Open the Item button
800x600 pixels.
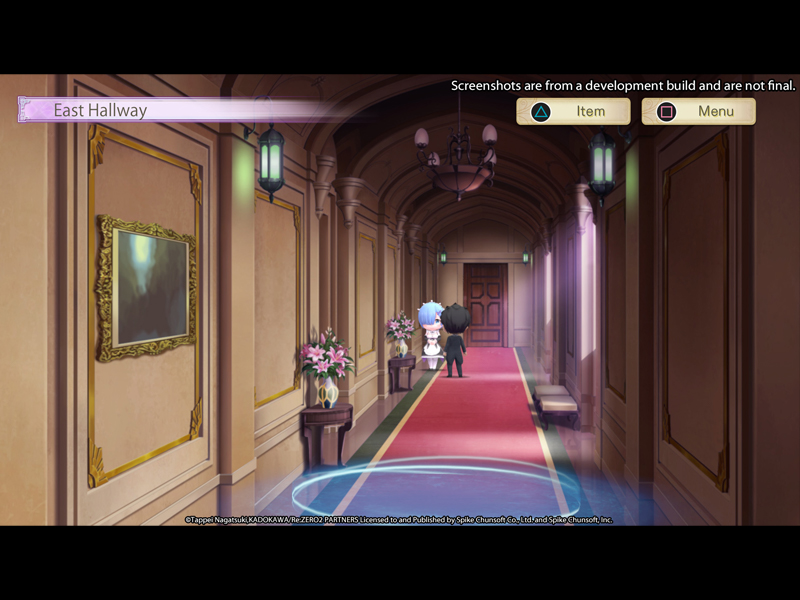[573, 111]
